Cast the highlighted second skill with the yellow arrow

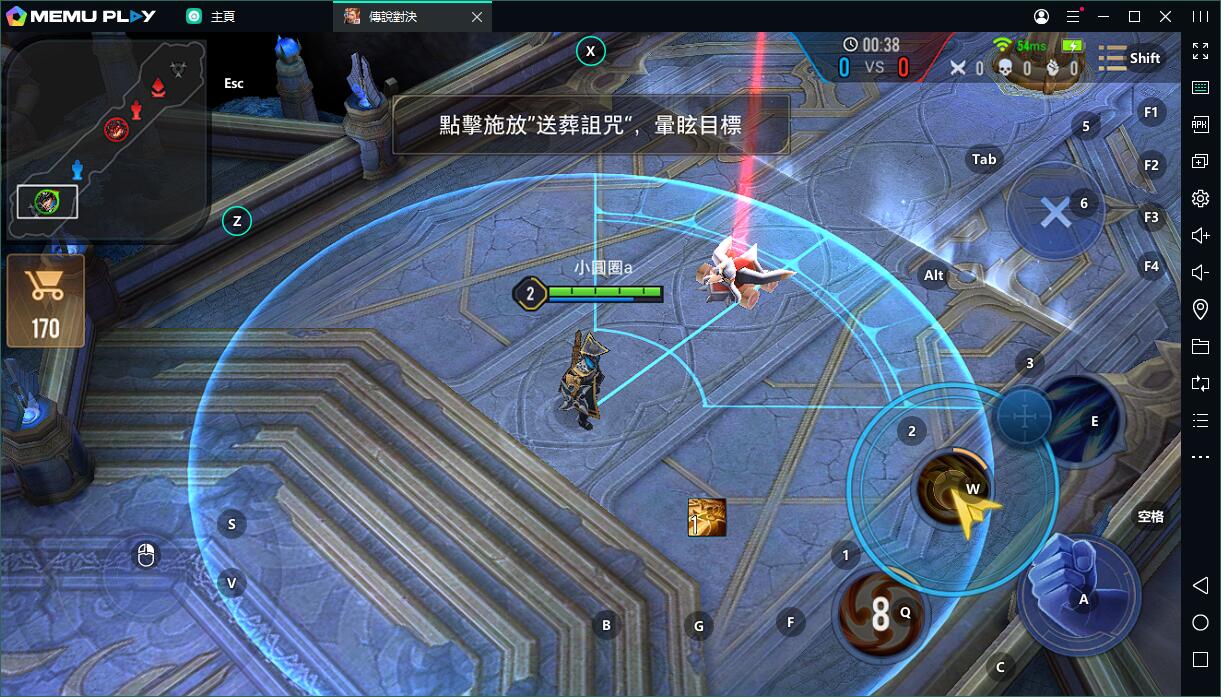pyautogui.click(x=950, y=489)
